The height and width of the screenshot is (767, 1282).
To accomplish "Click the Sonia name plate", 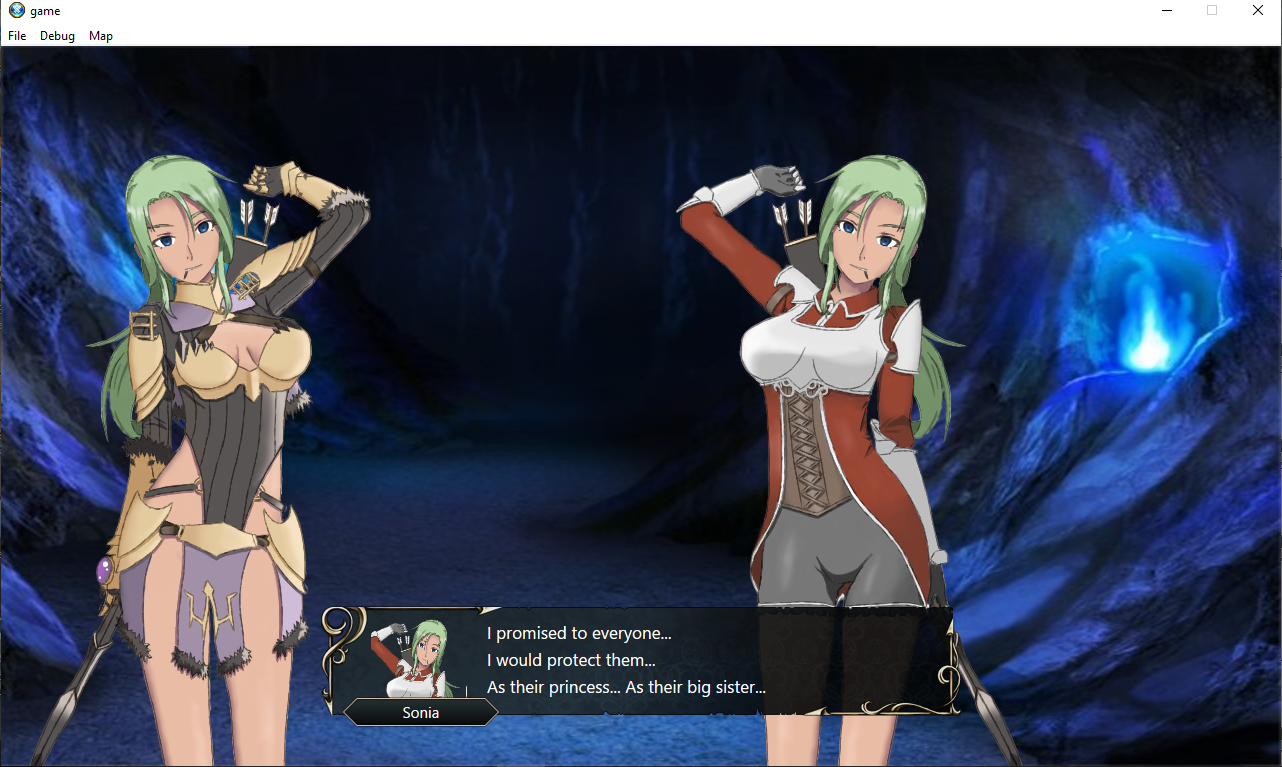I will point(421,712).
